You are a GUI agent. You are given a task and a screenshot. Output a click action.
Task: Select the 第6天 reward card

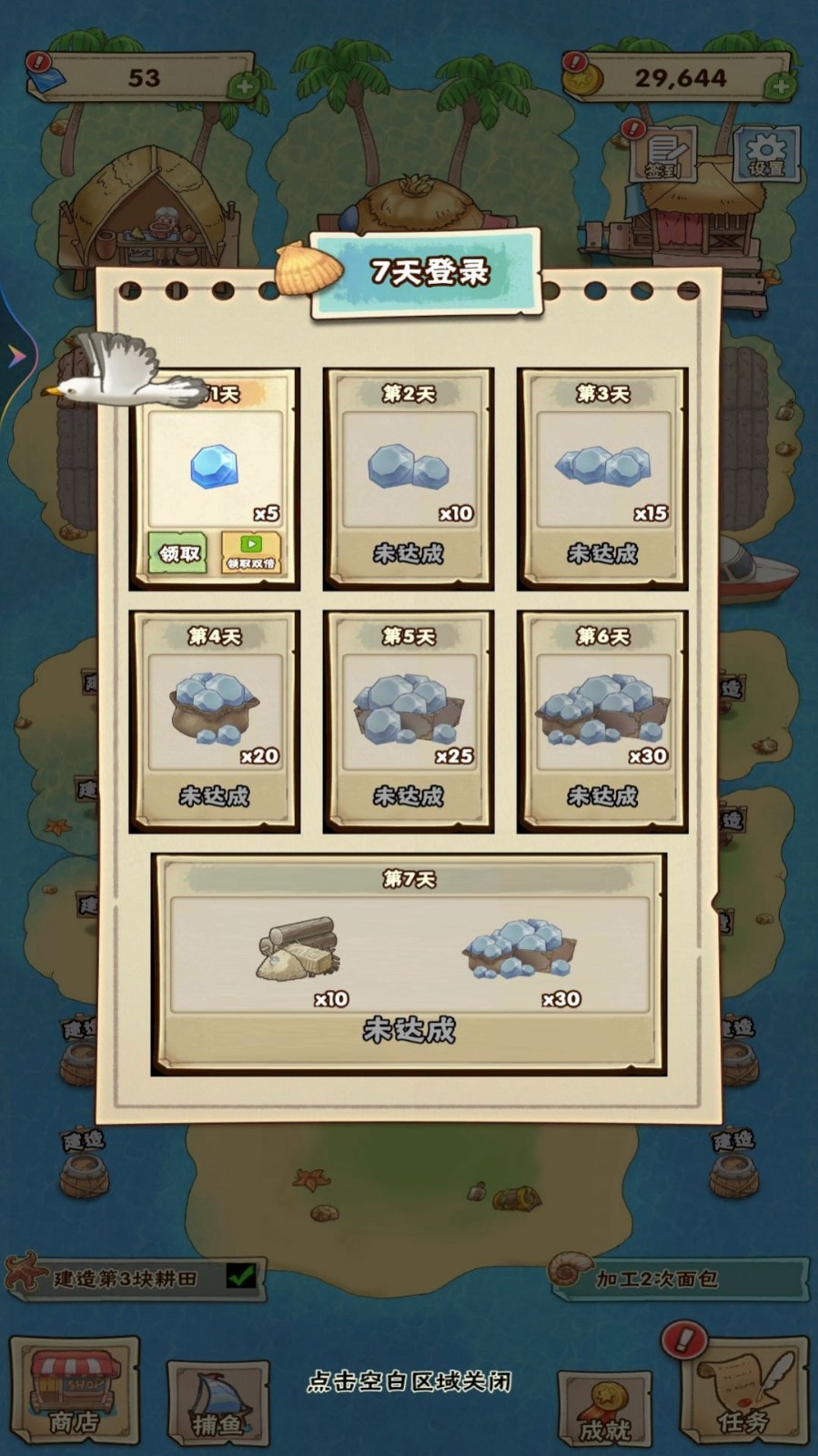(602, 721)
